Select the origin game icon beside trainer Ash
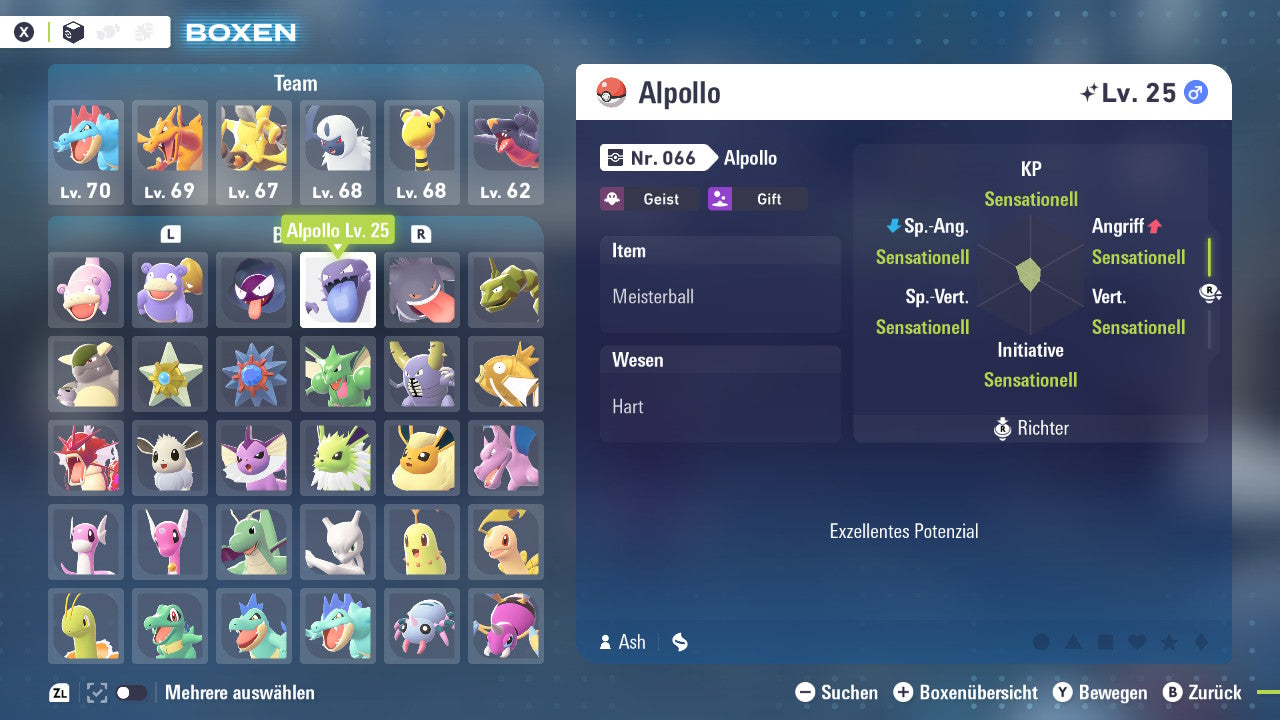This screenshot has height=720, width=1280. [x=679, y=642]
